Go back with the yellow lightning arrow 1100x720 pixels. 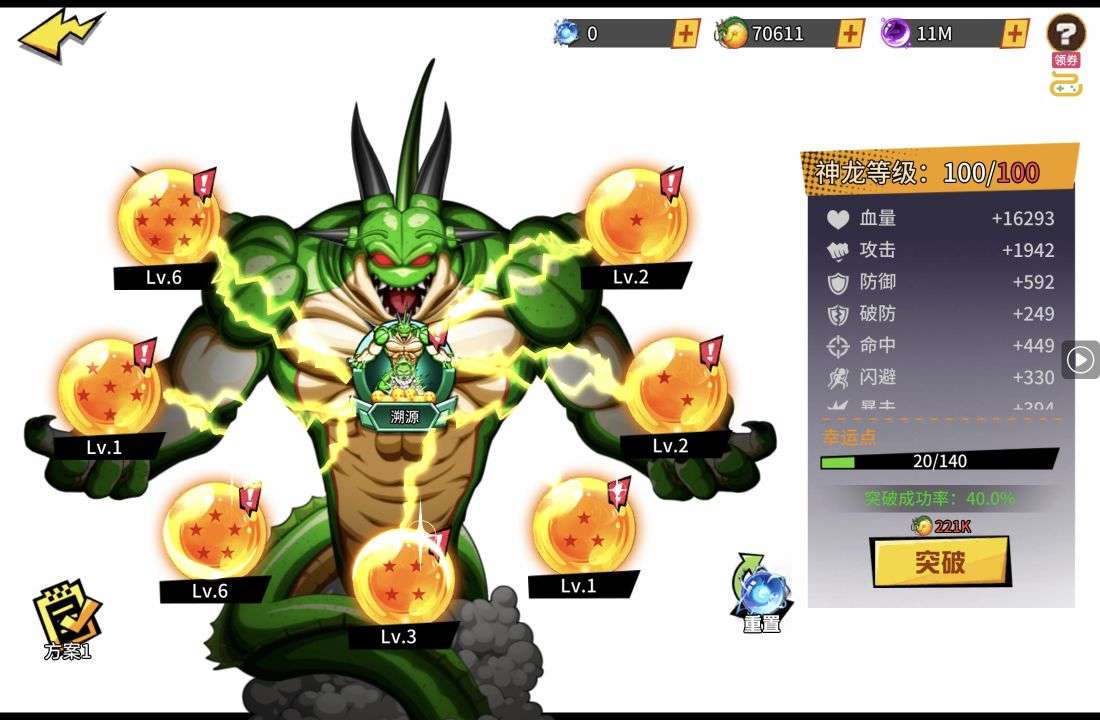click(x=58, y=35)
